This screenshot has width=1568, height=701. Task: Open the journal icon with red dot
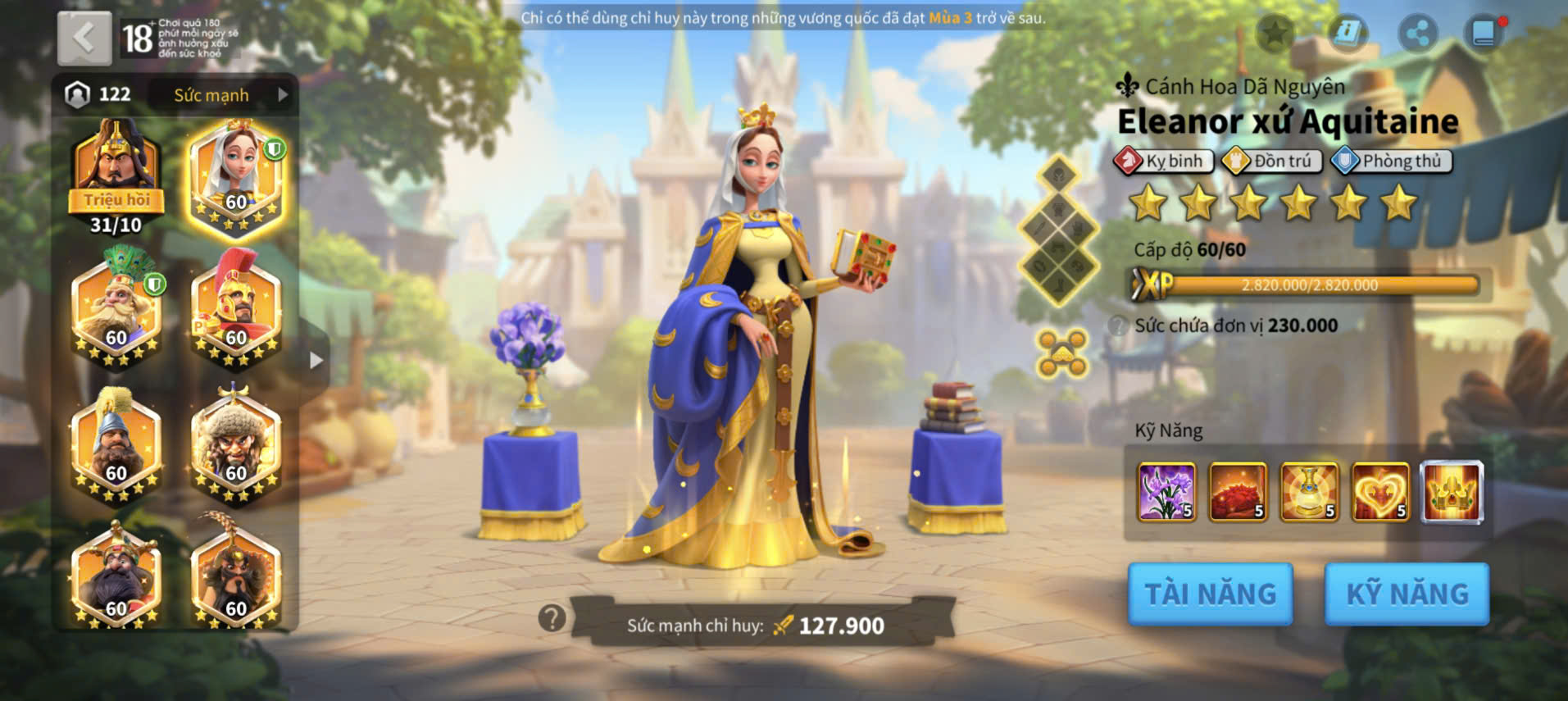pyautogui.click(x=1484, y=33)
